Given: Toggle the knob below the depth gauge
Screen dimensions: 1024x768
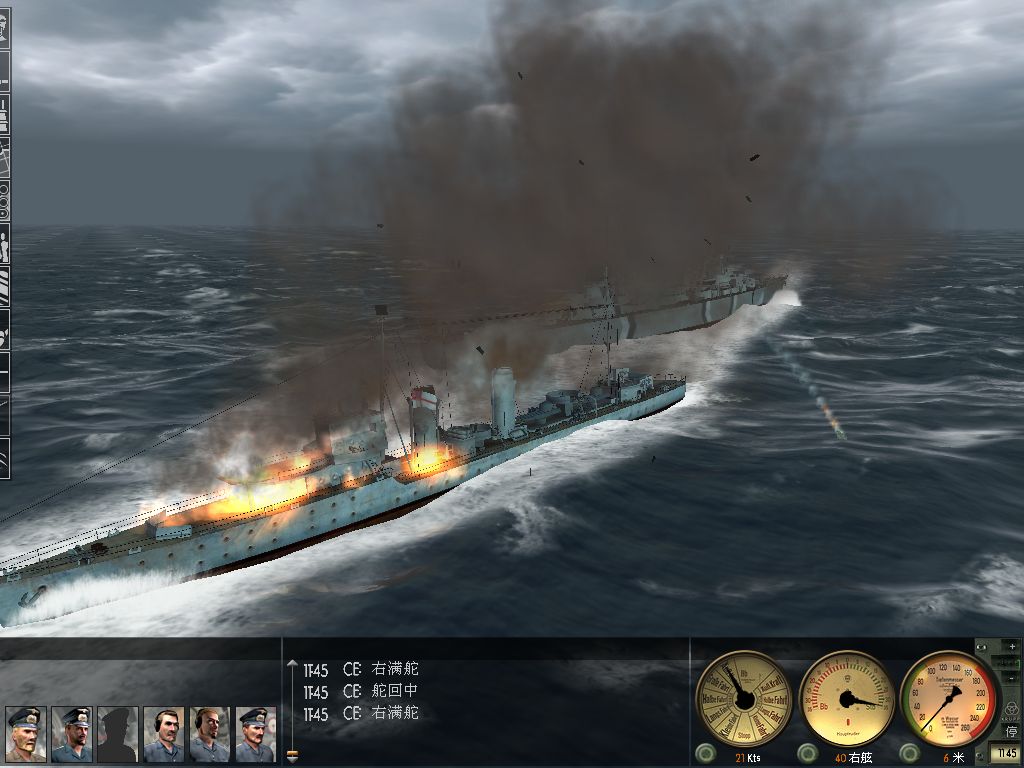Looking at the screenshot, I should (x=909, y=752).
